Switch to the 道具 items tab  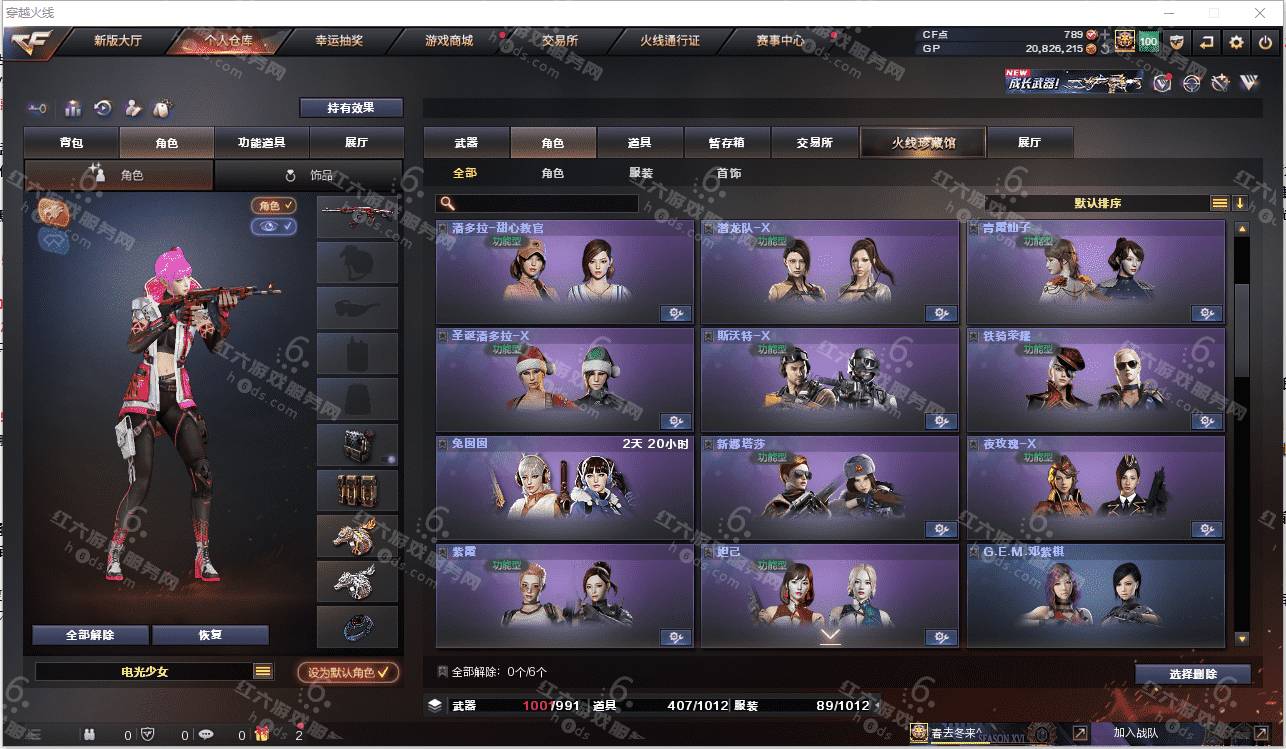pyautogui.click(x=639, y=143)
